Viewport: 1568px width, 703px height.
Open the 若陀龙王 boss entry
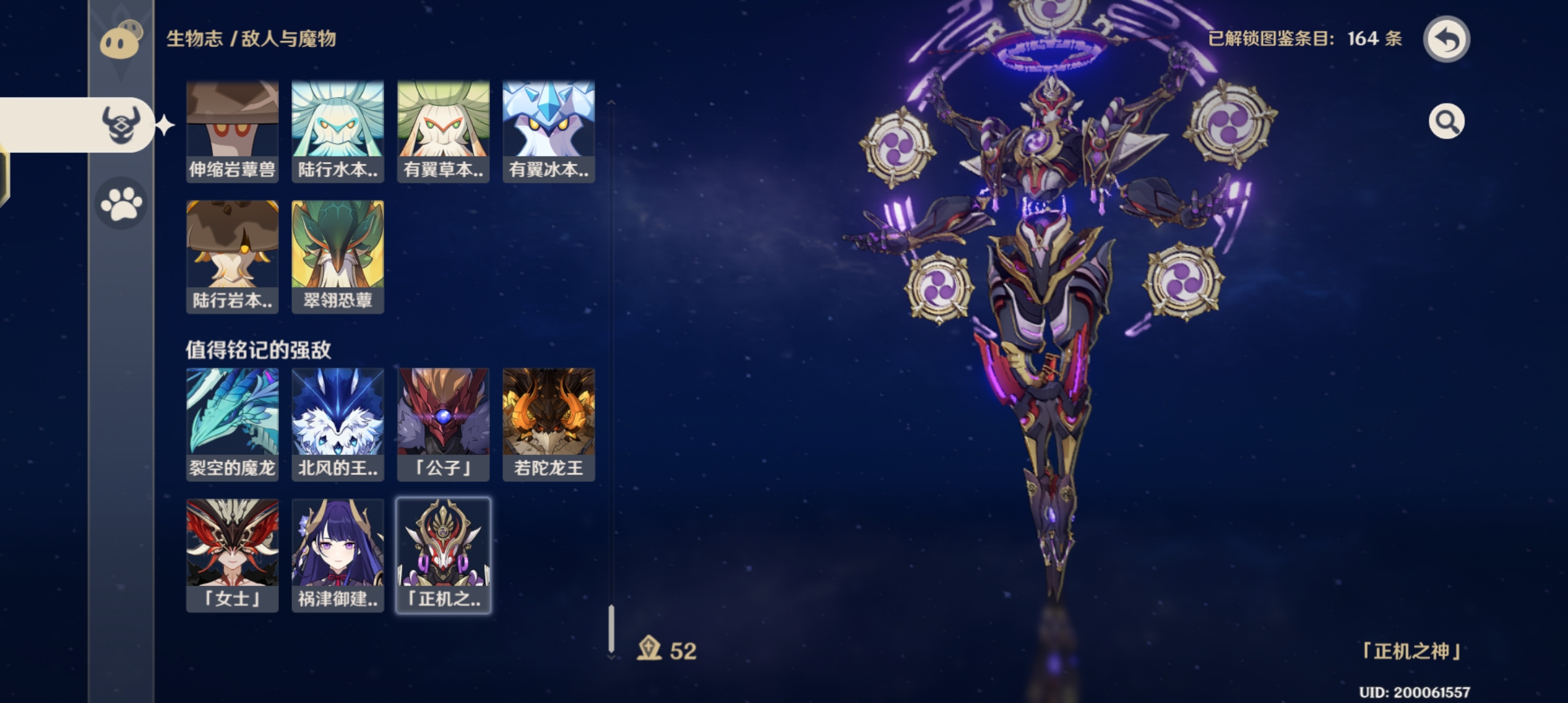point(549,424)
